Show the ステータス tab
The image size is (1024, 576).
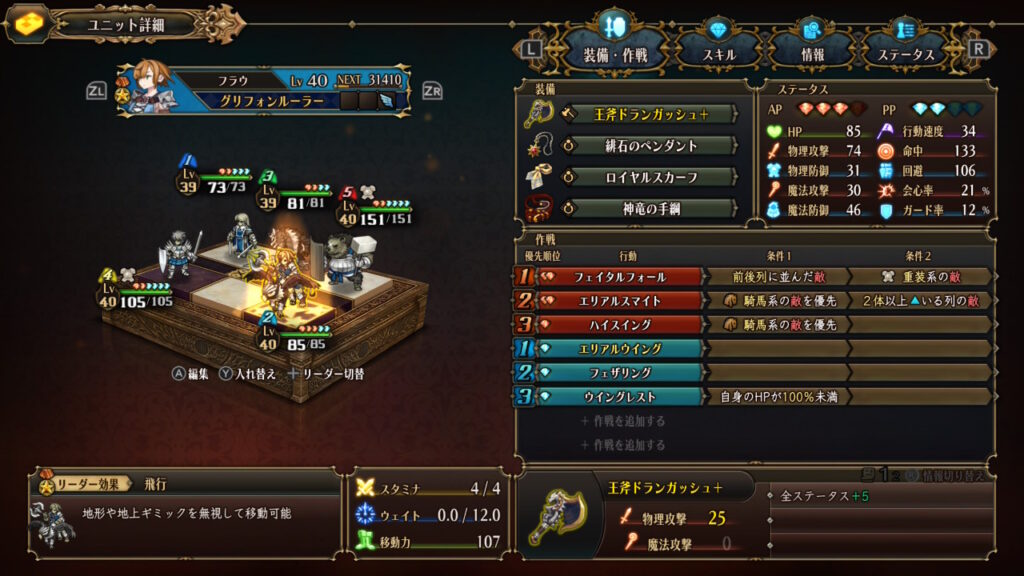point(905,54)
